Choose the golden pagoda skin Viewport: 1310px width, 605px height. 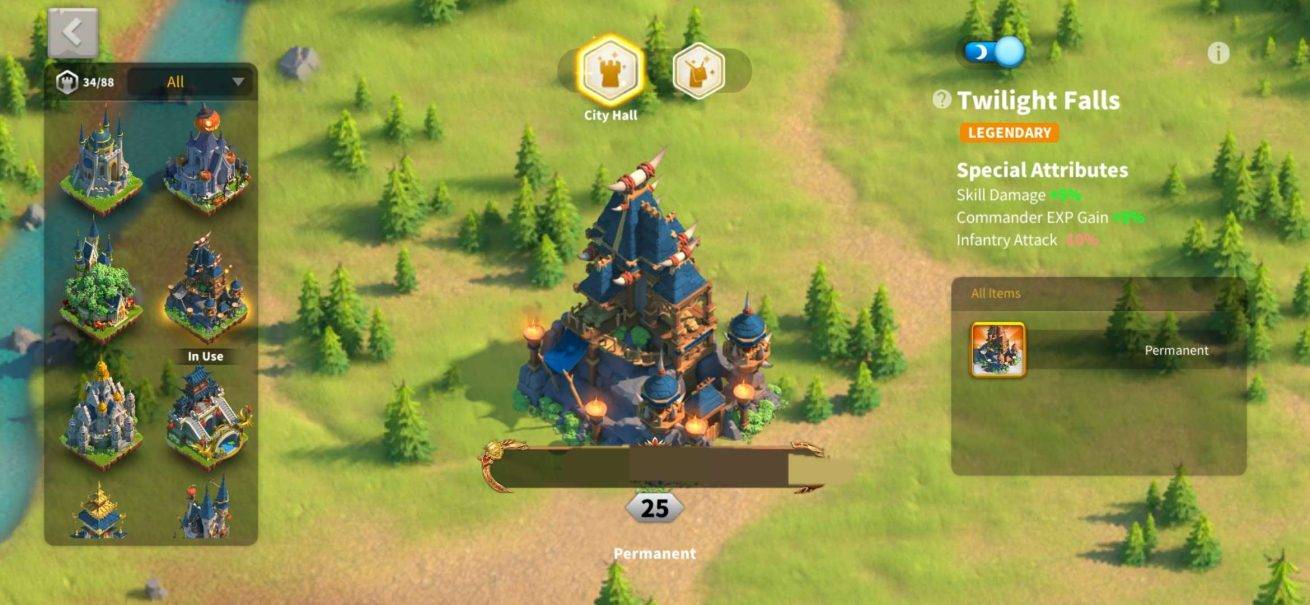tap(101, 510)
